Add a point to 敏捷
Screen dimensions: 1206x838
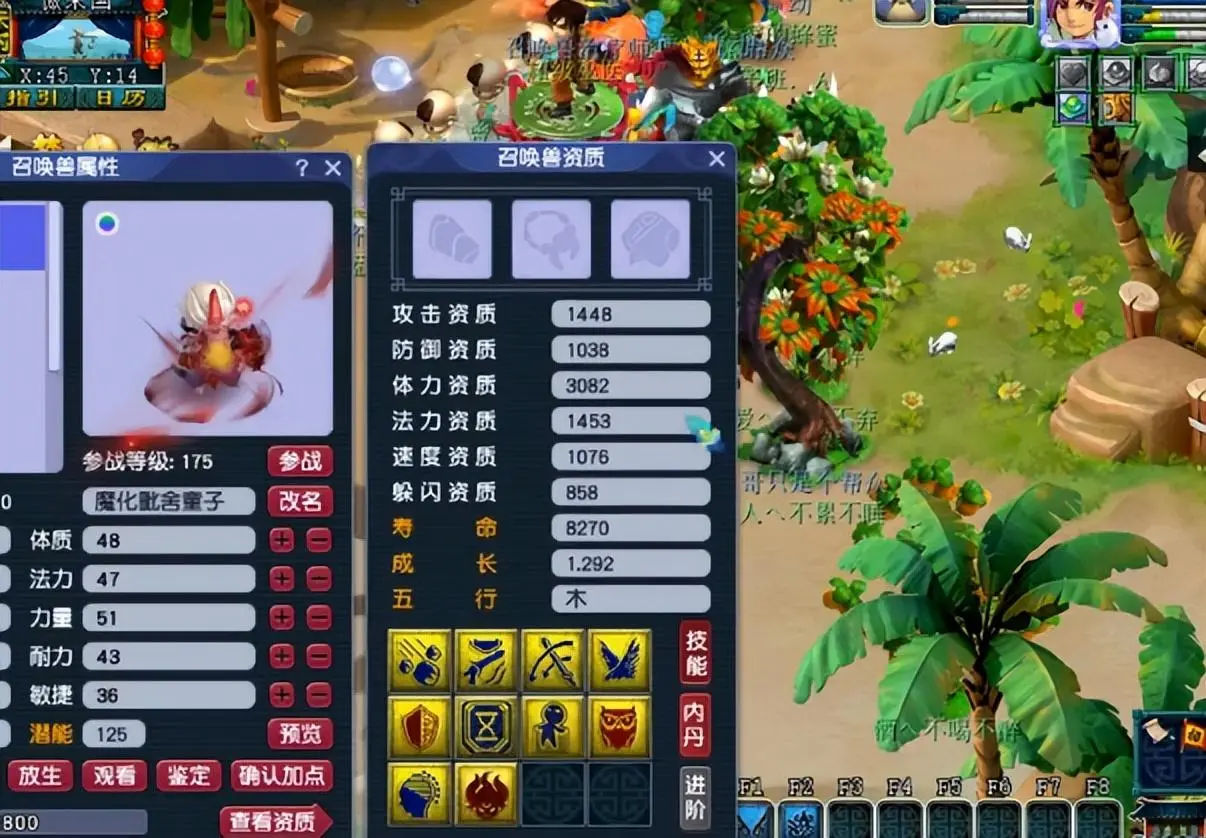(x=282, y=695)
